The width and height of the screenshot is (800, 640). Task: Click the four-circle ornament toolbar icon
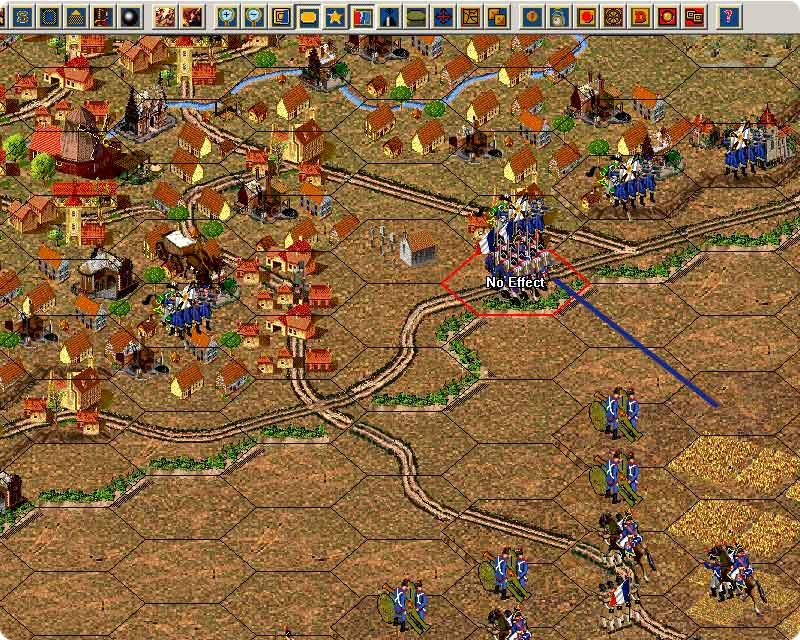point(614,16)
